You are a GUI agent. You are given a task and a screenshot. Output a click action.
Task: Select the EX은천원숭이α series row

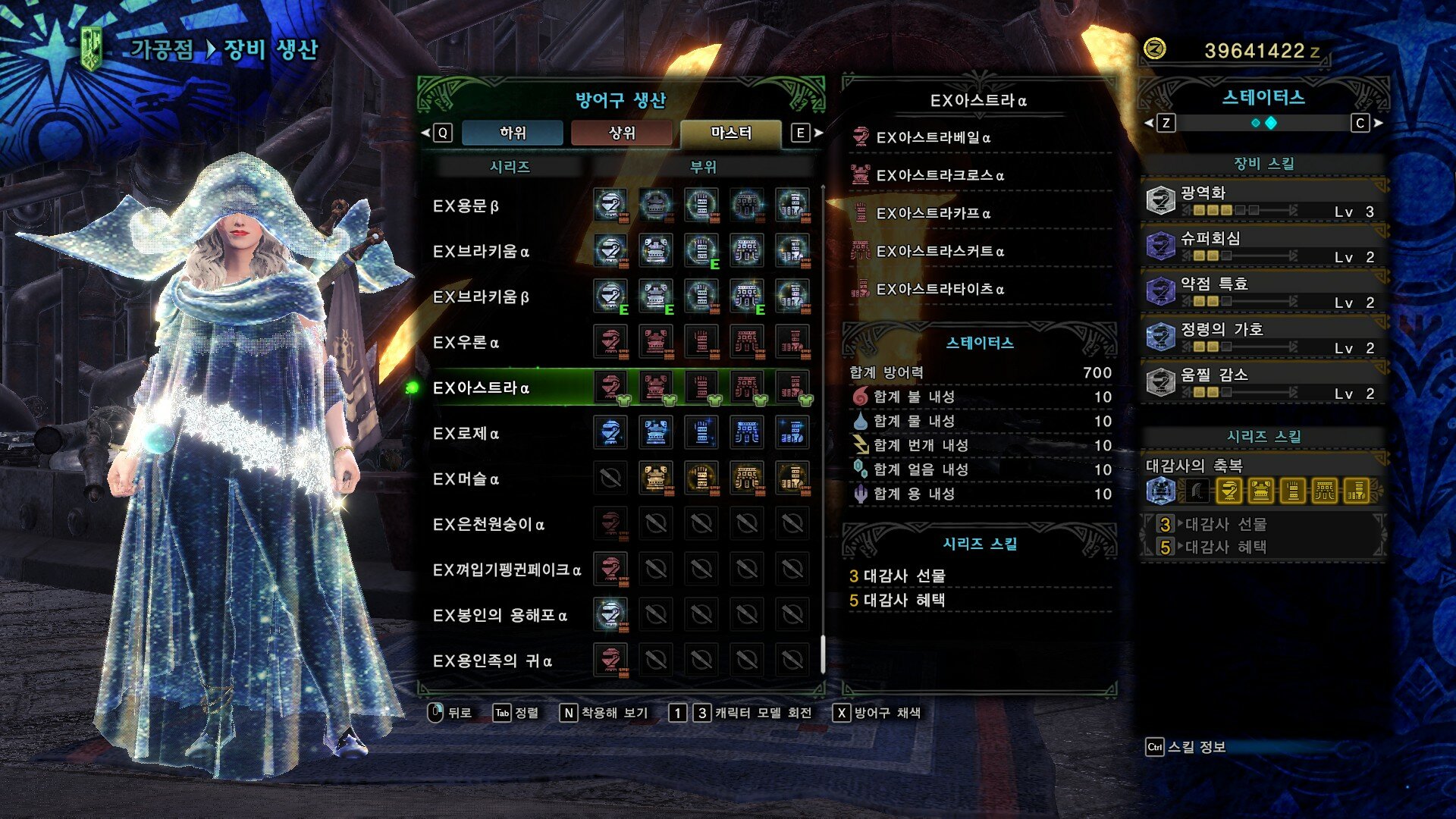[488, 525]
